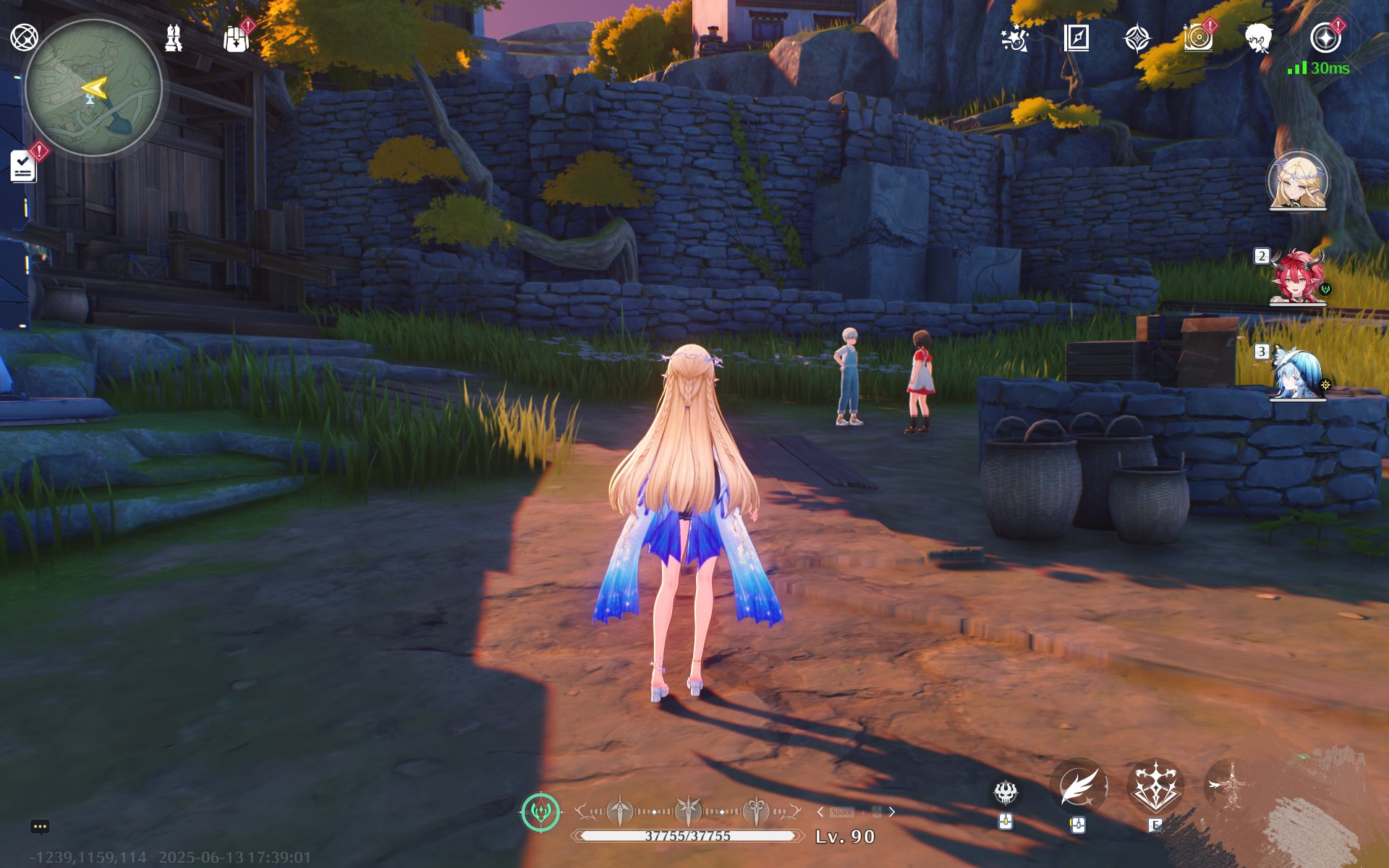Click the four-point star diamond icon
Screen dimensions: 1389x868
pyautogui.click(x=1137, y=38)
